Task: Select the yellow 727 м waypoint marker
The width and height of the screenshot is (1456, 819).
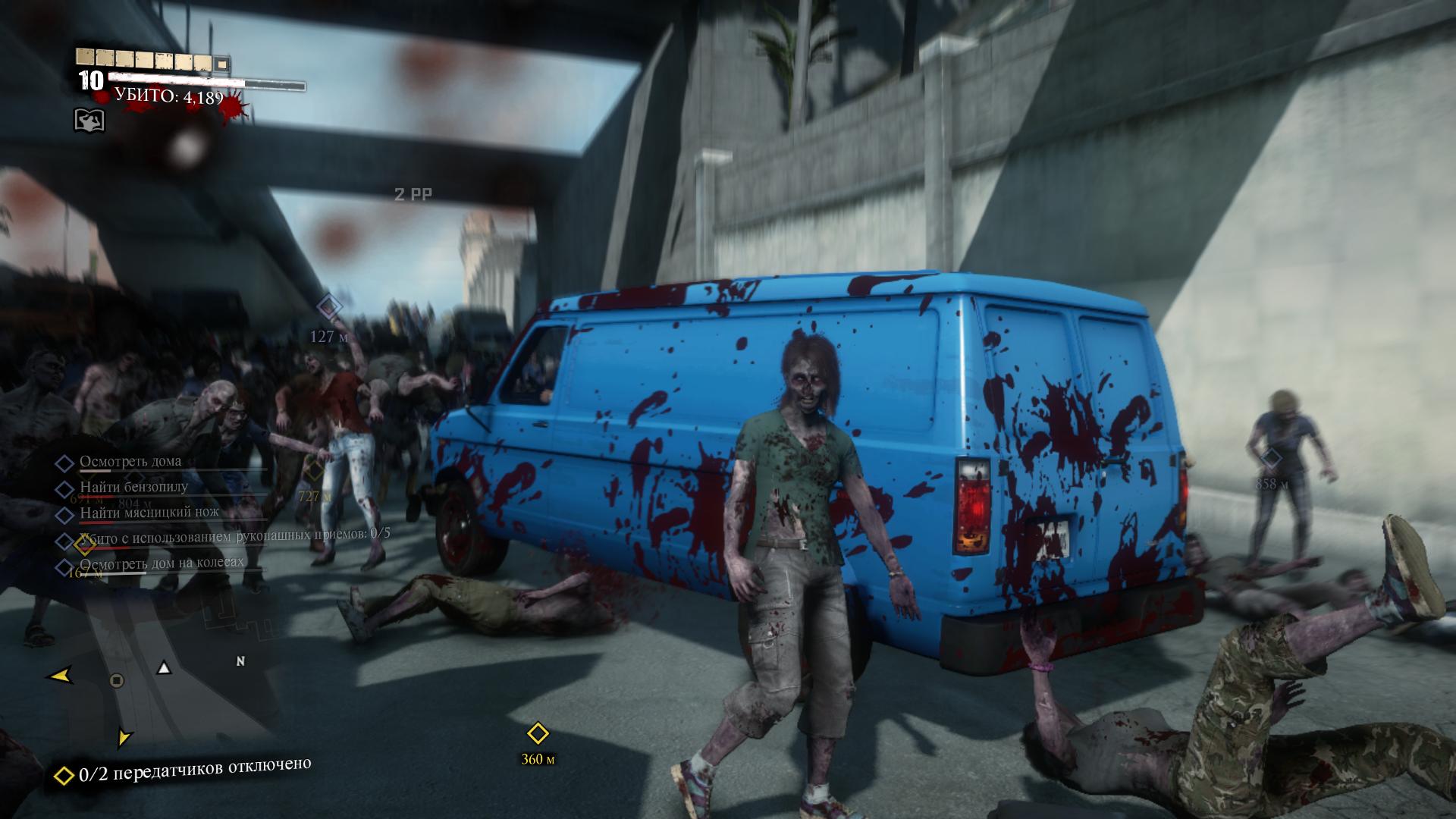Action: [x=313, y=471]
